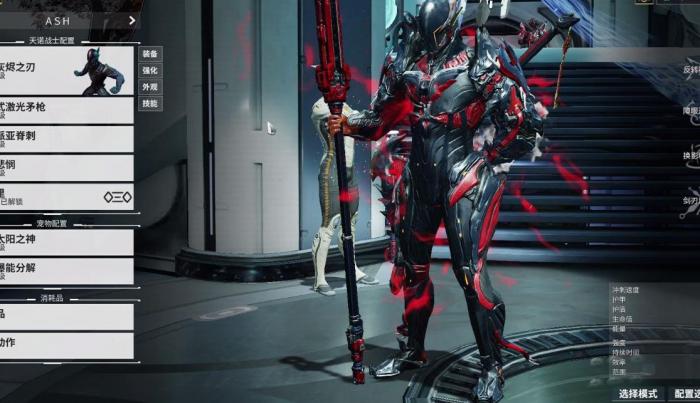Choose the 外观 appearance button
Viewport: 700px width, 403px height.
[149, 87]
